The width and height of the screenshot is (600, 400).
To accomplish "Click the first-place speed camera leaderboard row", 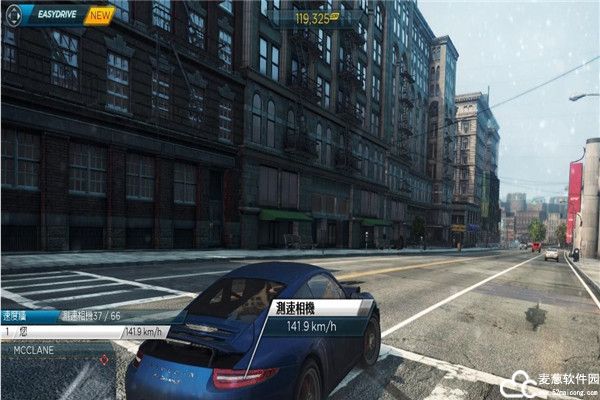I will point(85,331).
